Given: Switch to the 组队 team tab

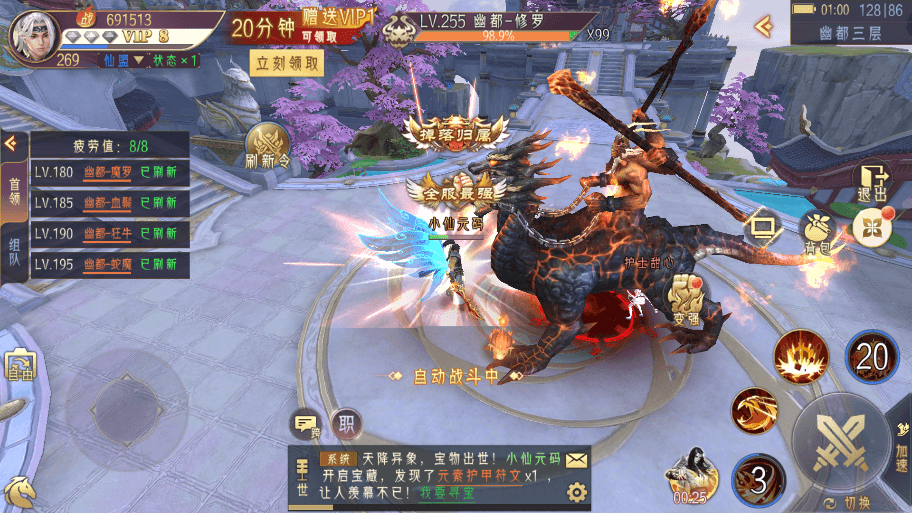Looking at the screenshot, I should pos(14,251).
